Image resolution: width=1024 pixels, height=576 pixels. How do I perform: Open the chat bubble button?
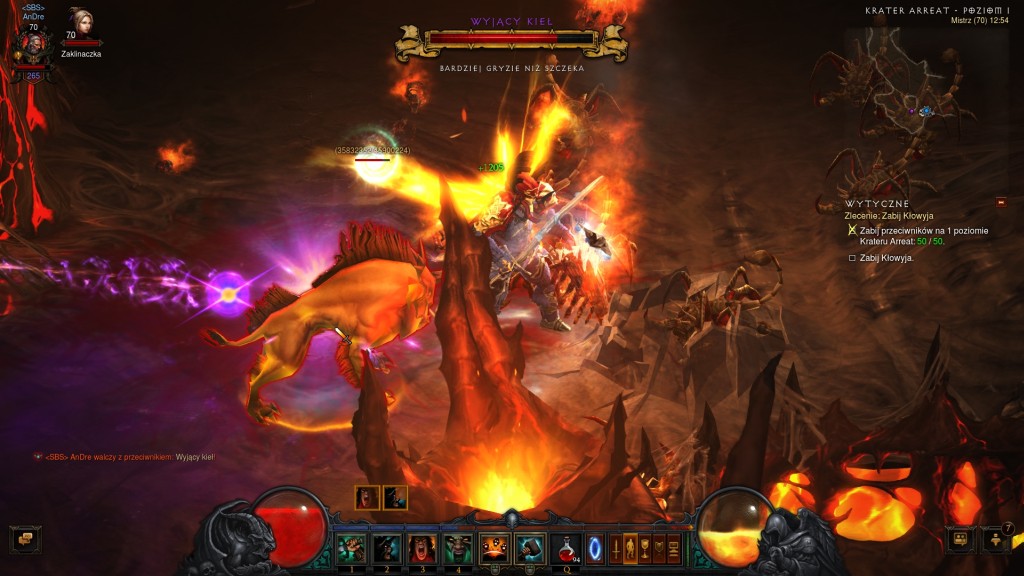coord(22,539)
